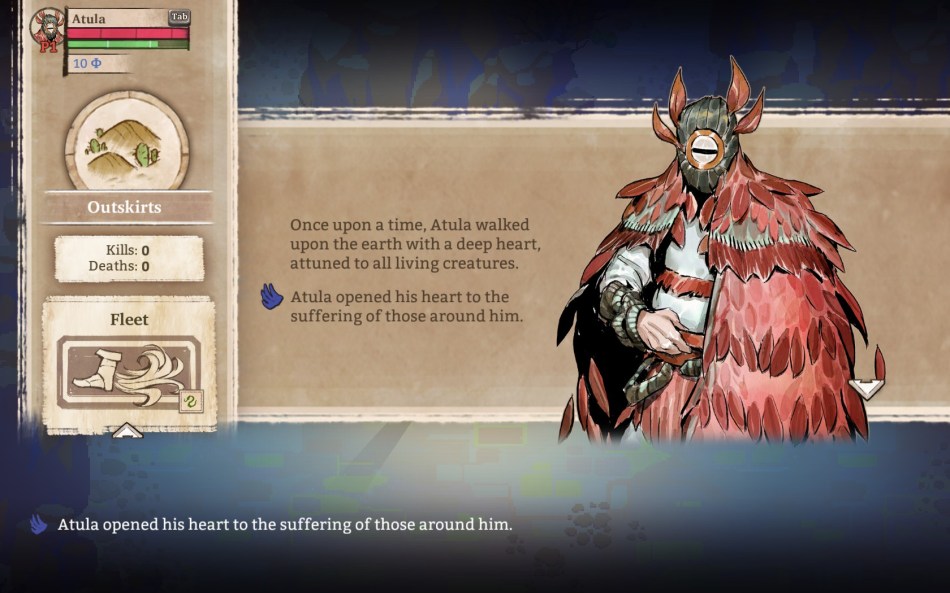The width and height of the screenshot is (950, 593).
Task: Click the green swirl badge on Fleet
Action: point(190,401)
